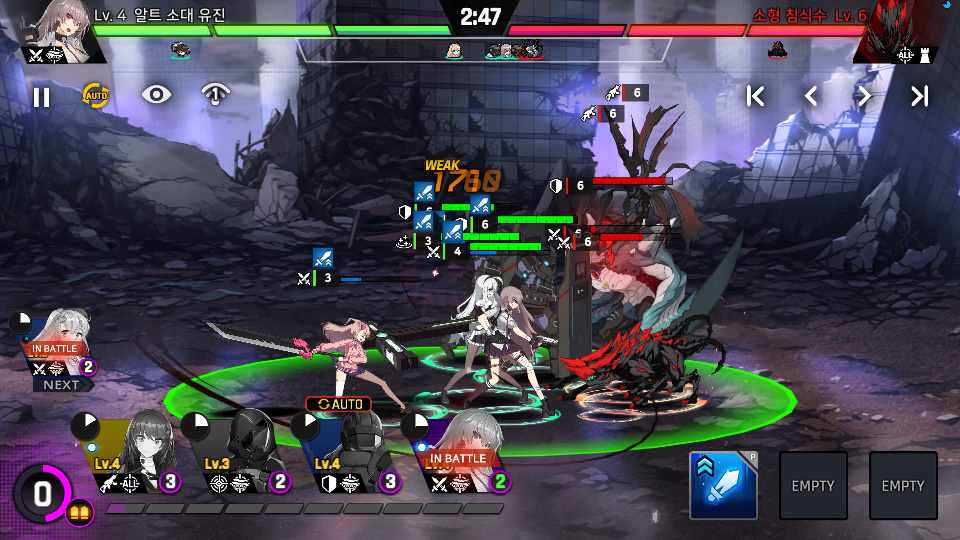The height and width of the screenshot is (540, 960).
Task: Deploy the Lv.3 black-helmet sniper unit card
Action: click(x=242, y=455)
